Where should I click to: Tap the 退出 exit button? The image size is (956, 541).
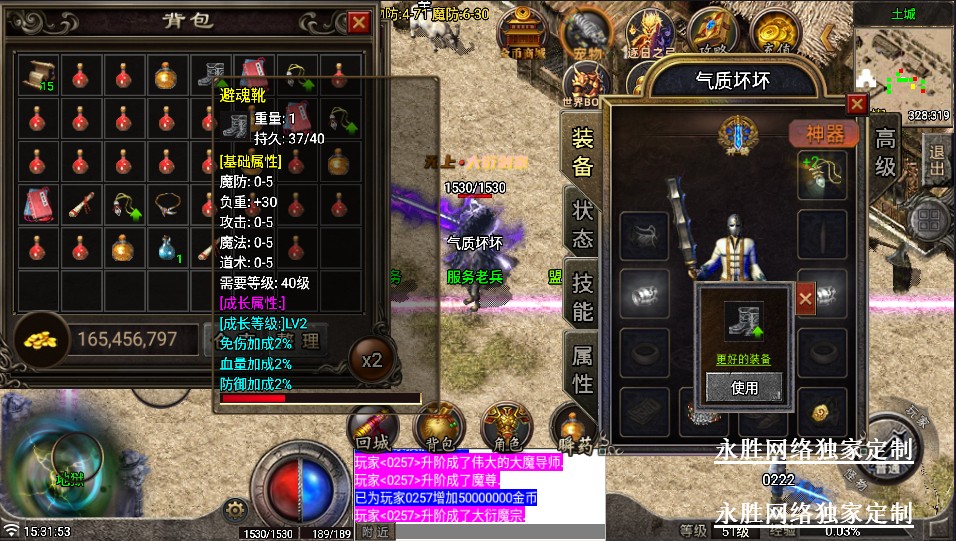point(936,161)
